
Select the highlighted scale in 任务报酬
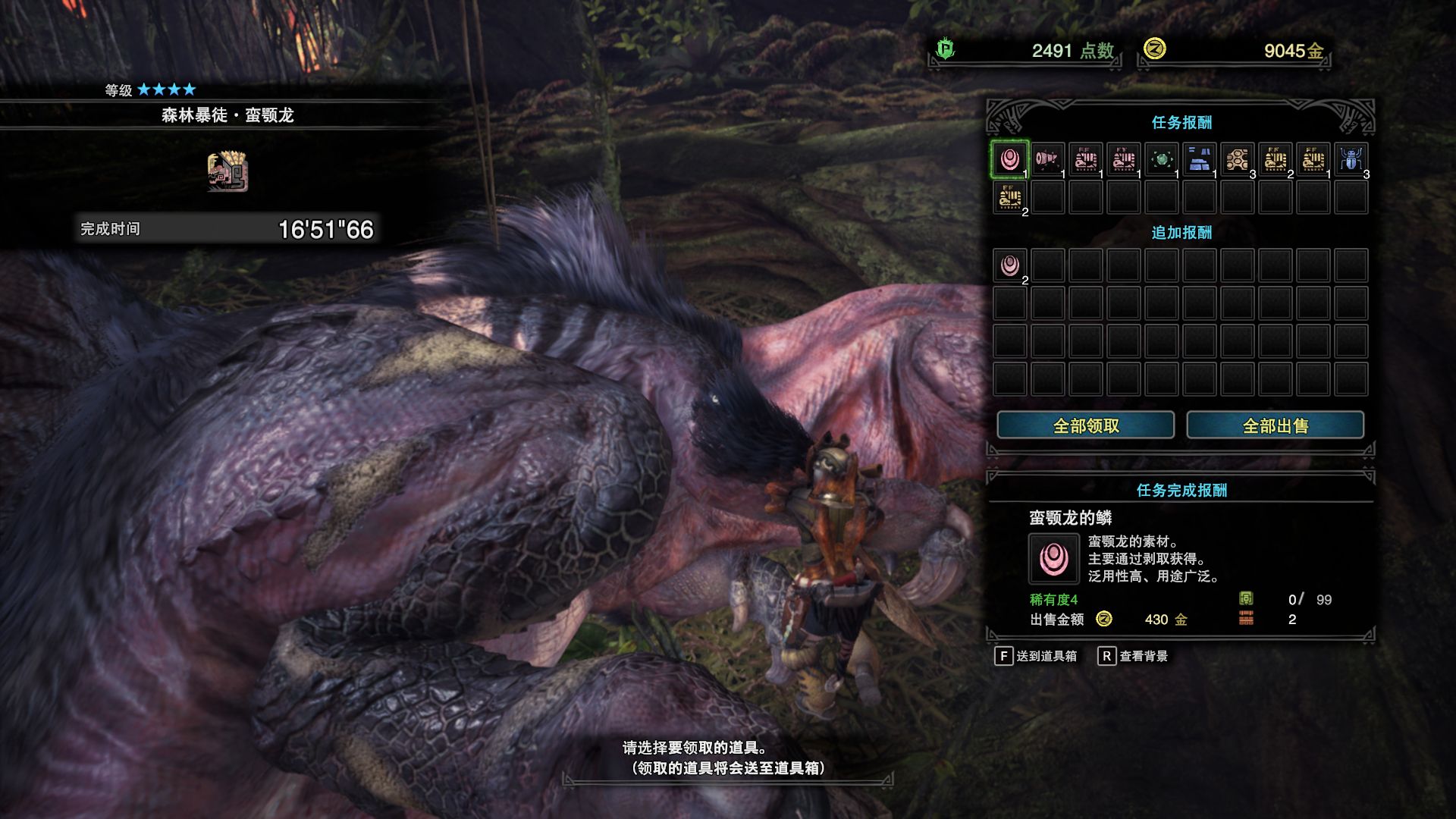1009,159
